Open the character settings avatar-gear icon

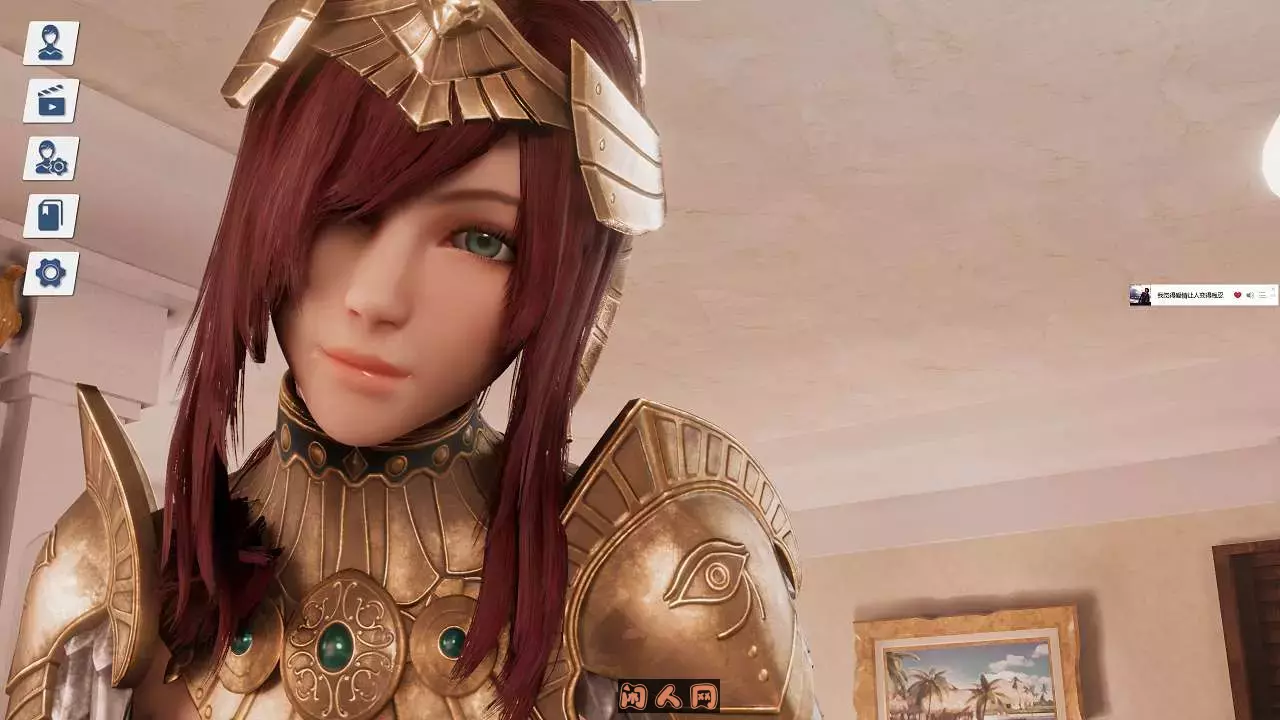point(51,157)
